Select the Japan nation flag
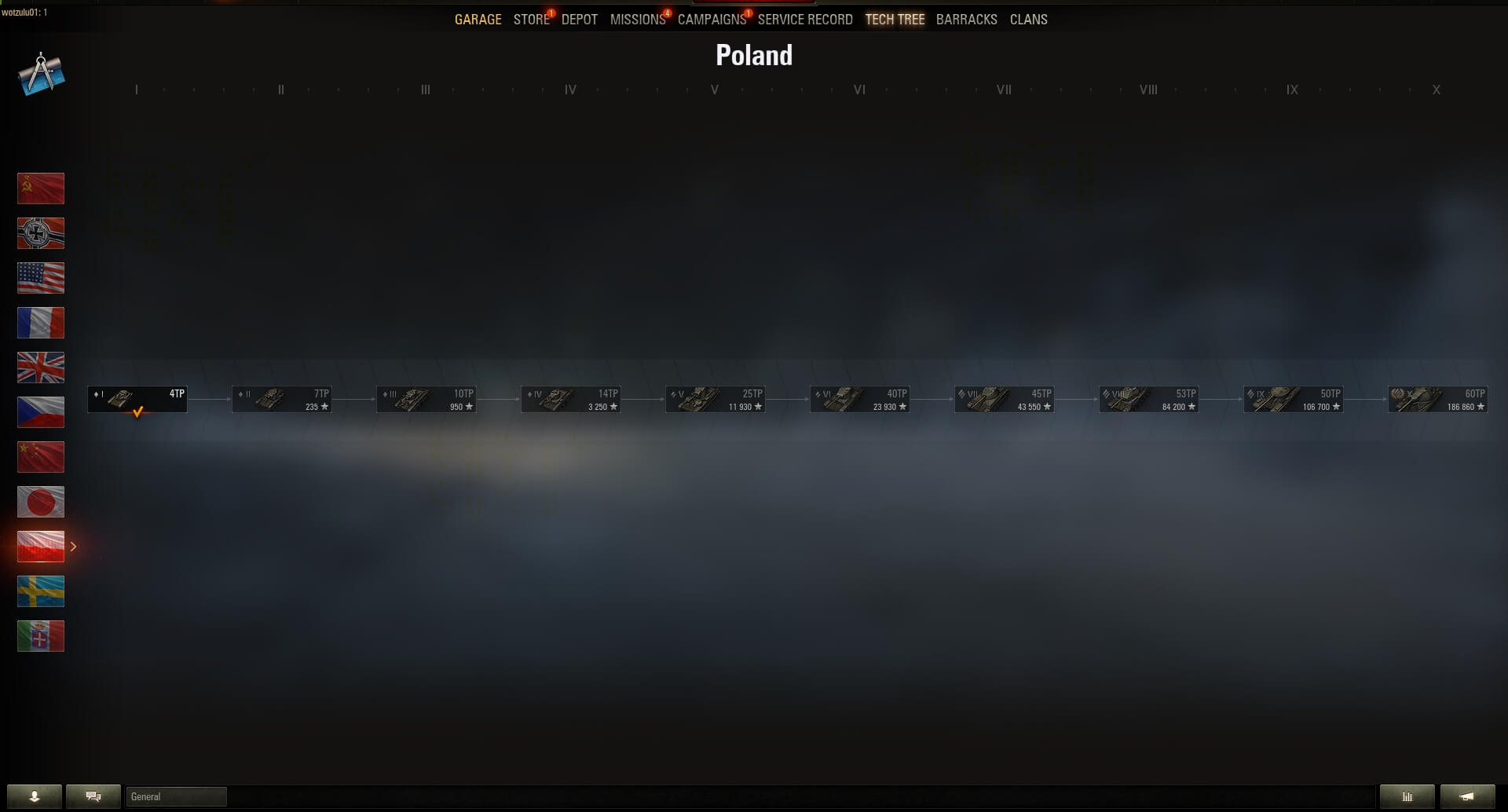 pos(41,501)
